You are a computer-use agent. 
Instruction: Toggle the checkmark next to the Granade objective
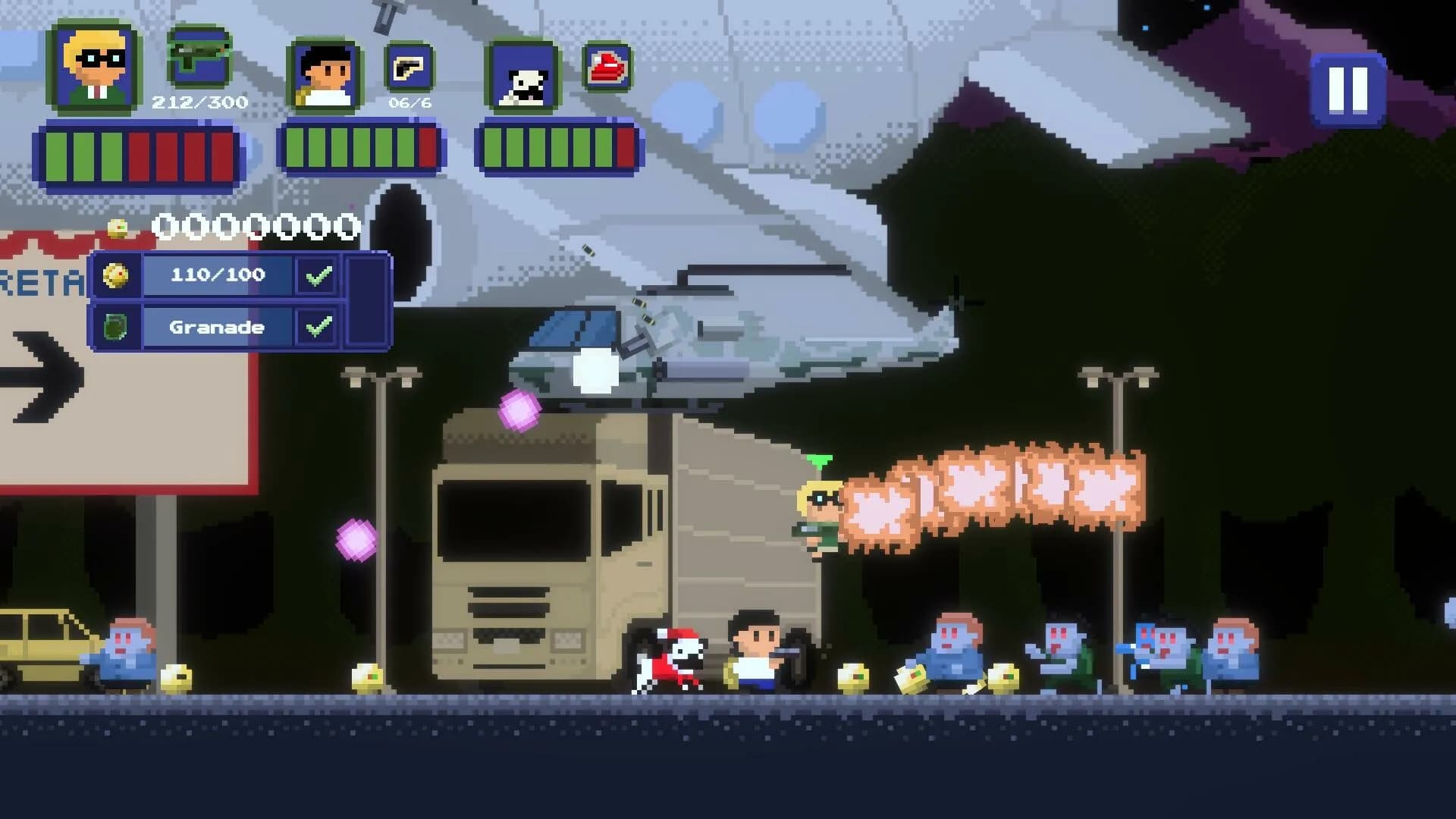coord(319,328)
